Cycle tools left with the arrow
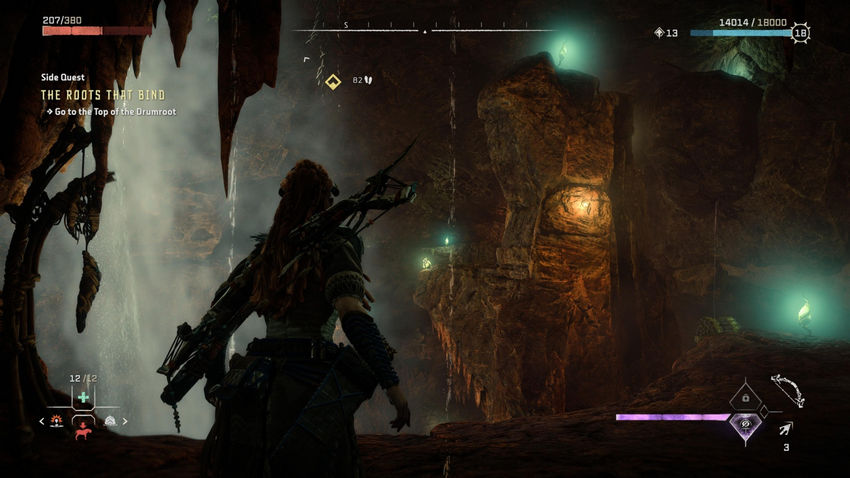This screenshot has width=850, height=478. 42,421
